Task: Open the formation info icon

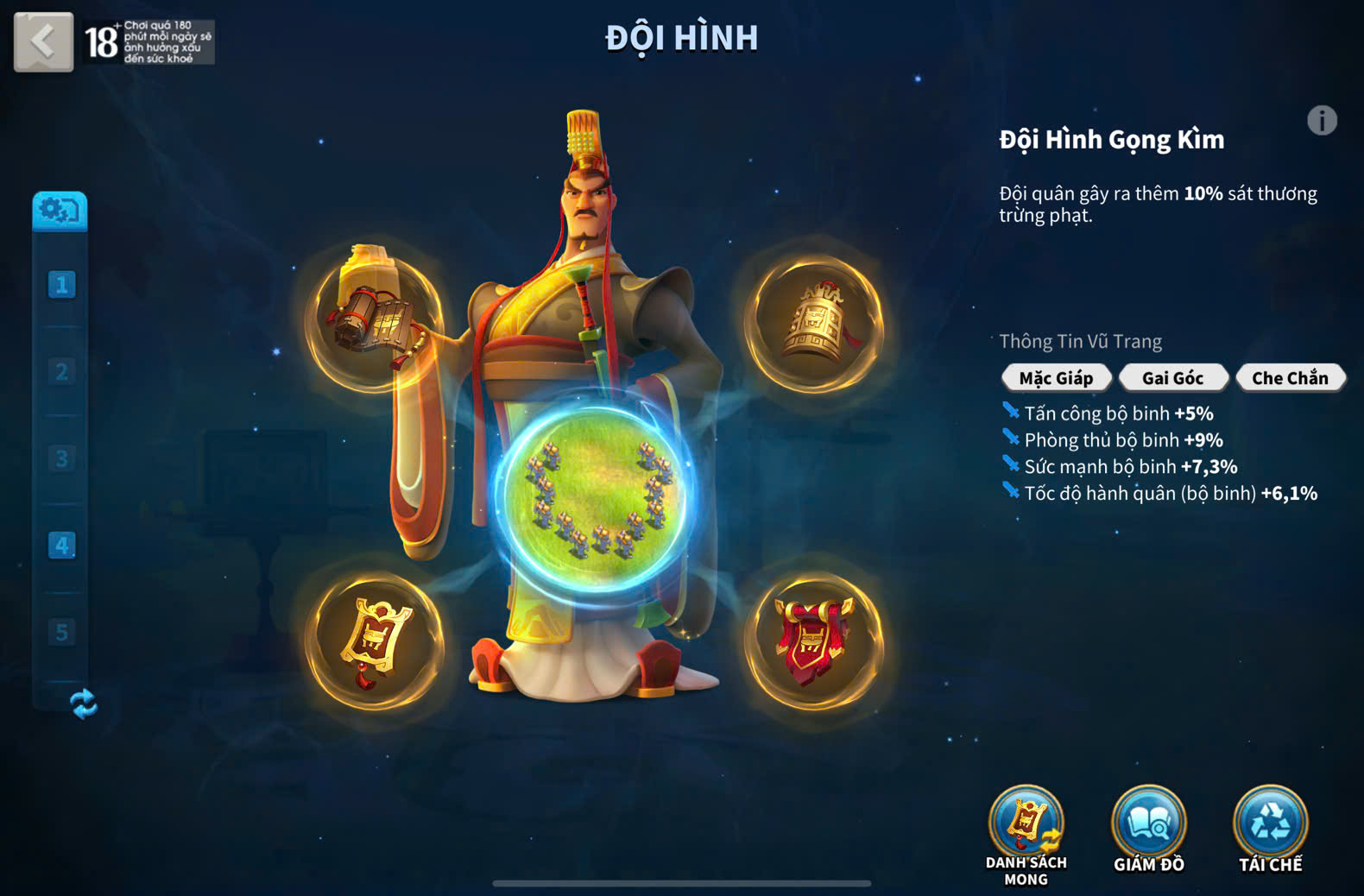Action: pyautogui.click(x=1321, y=121)
